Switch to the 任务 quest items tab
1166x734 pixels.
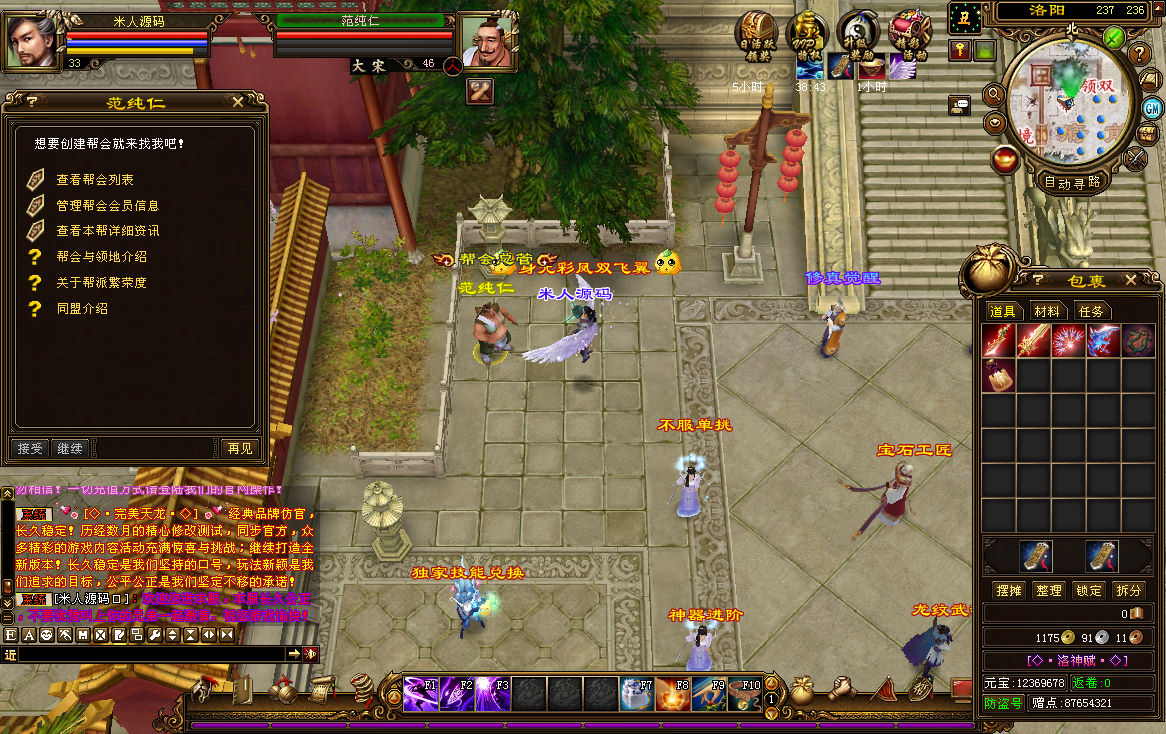(1091, 312)
